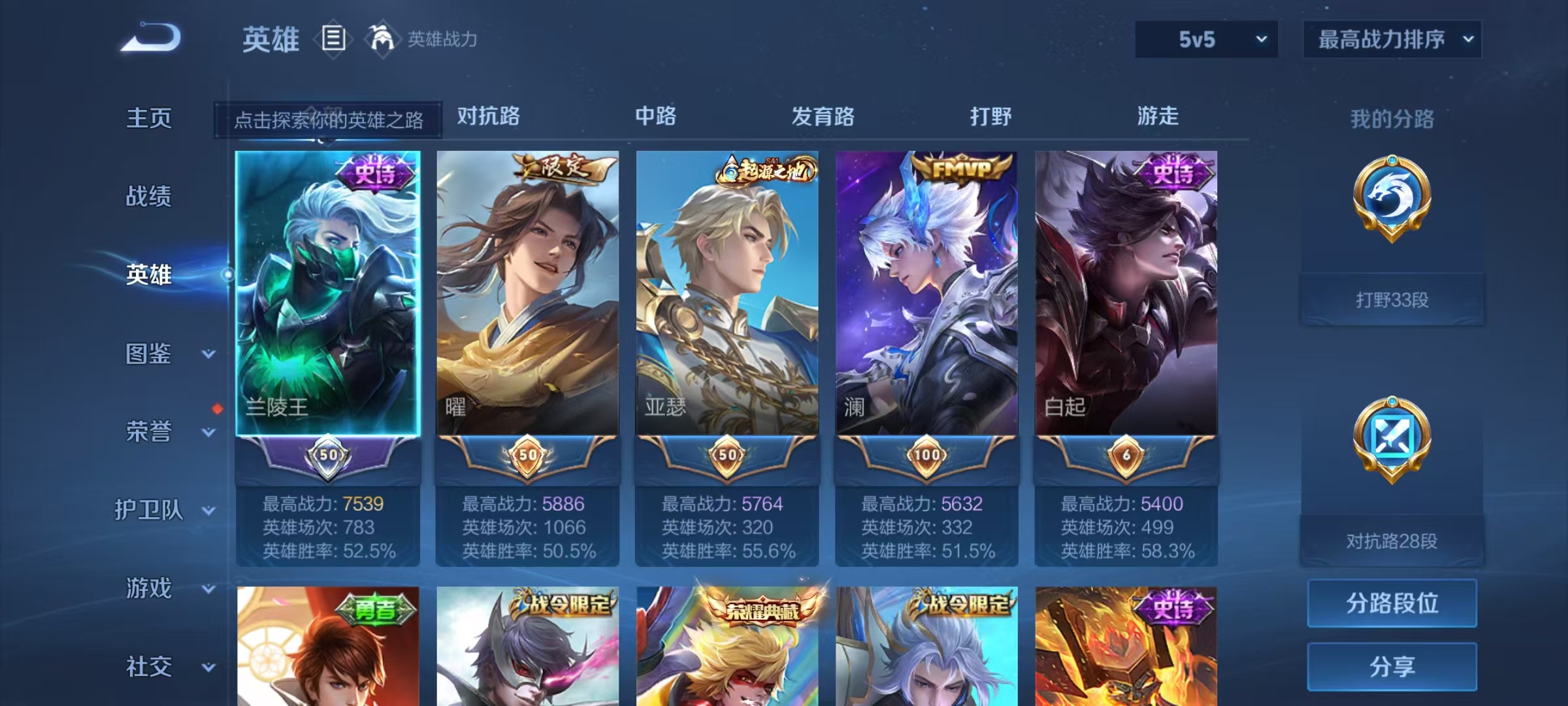1568x706 pixels.
Task: Click the 起源之地 badge on 亚瑟's card
Action: [x=764, y=169]
